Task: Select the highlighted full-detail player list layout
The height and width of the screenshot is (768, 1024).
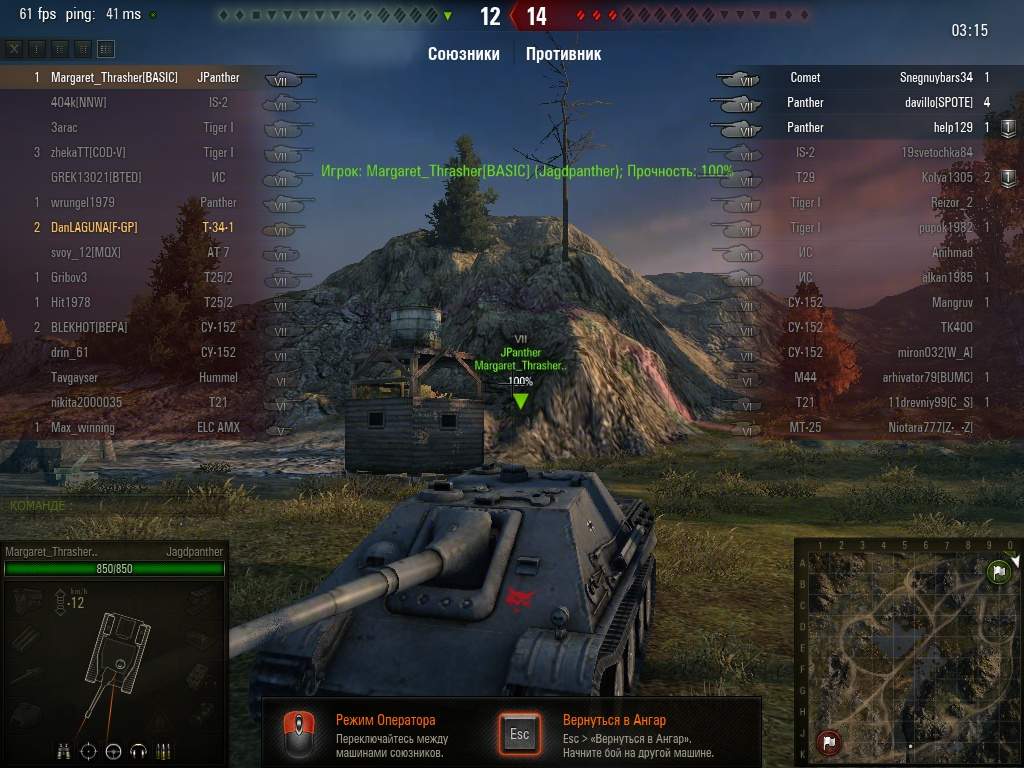Action: click(x=106, y=48)
